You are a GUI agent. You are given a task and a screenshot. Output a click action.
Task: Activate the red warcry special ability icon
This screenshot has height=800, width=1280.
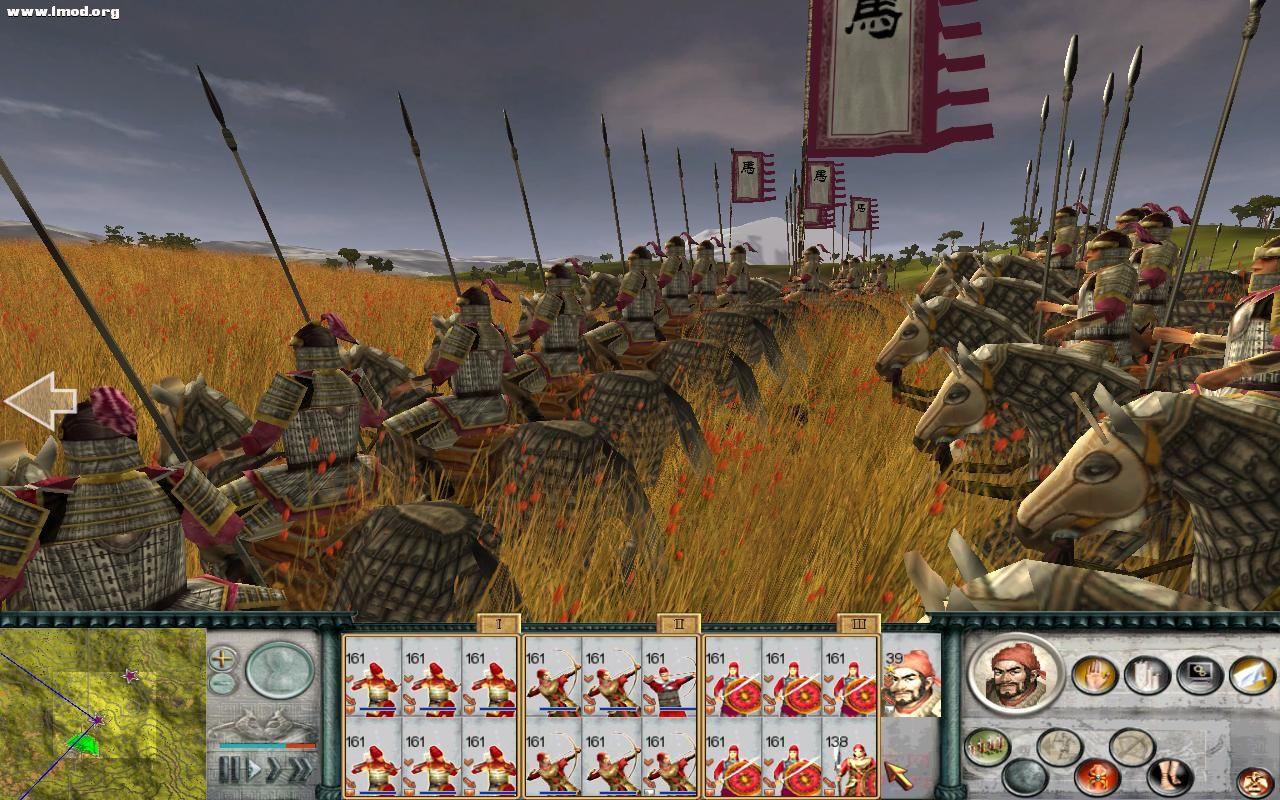(1096, 777)
